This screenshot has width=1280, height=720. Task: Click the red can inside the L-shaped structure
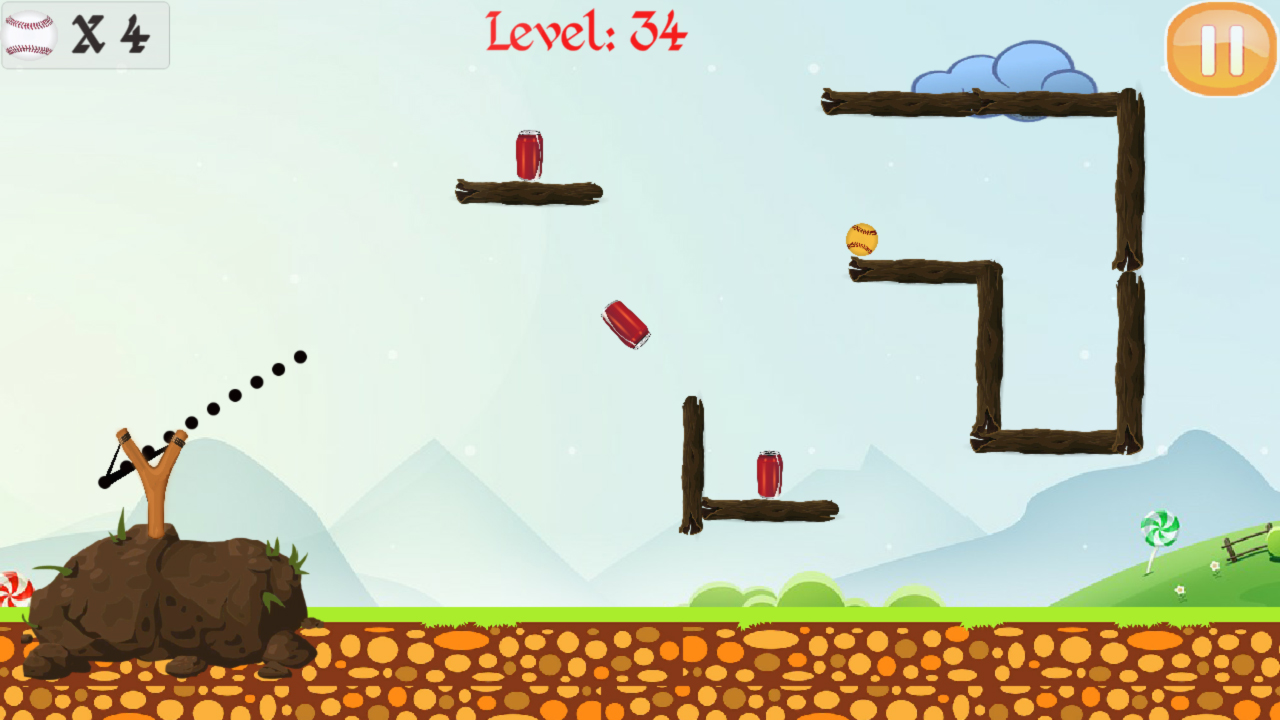click(767, 474)
